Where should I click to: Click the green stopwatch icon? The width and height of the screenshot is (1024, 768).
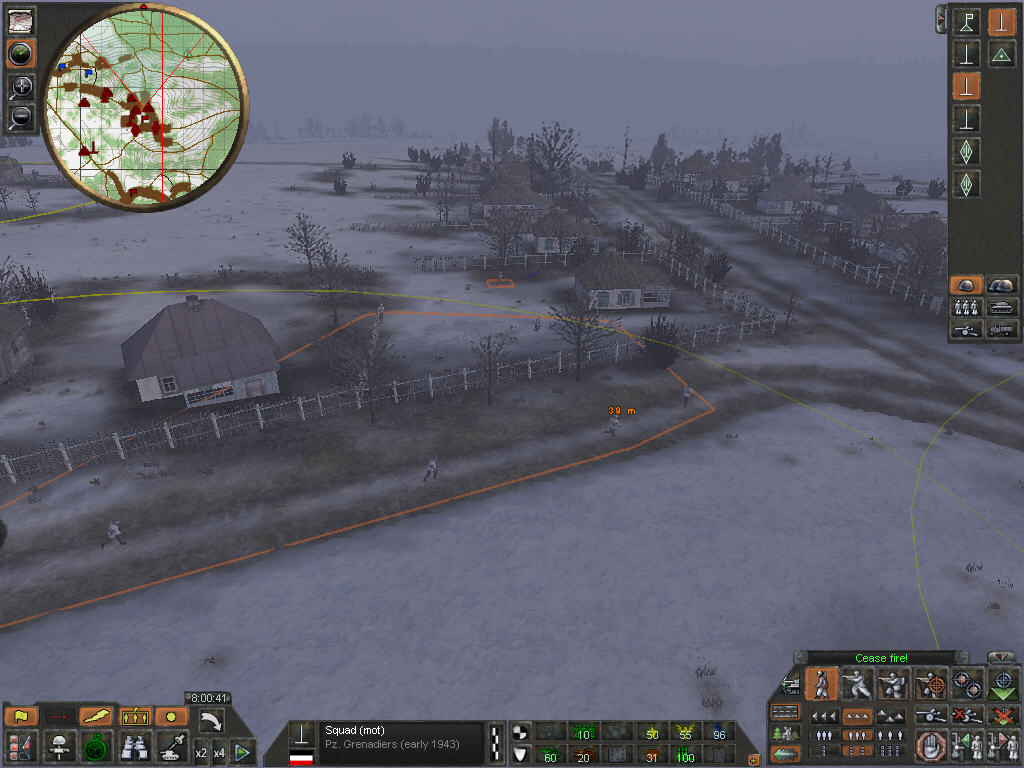coord(96,746)
